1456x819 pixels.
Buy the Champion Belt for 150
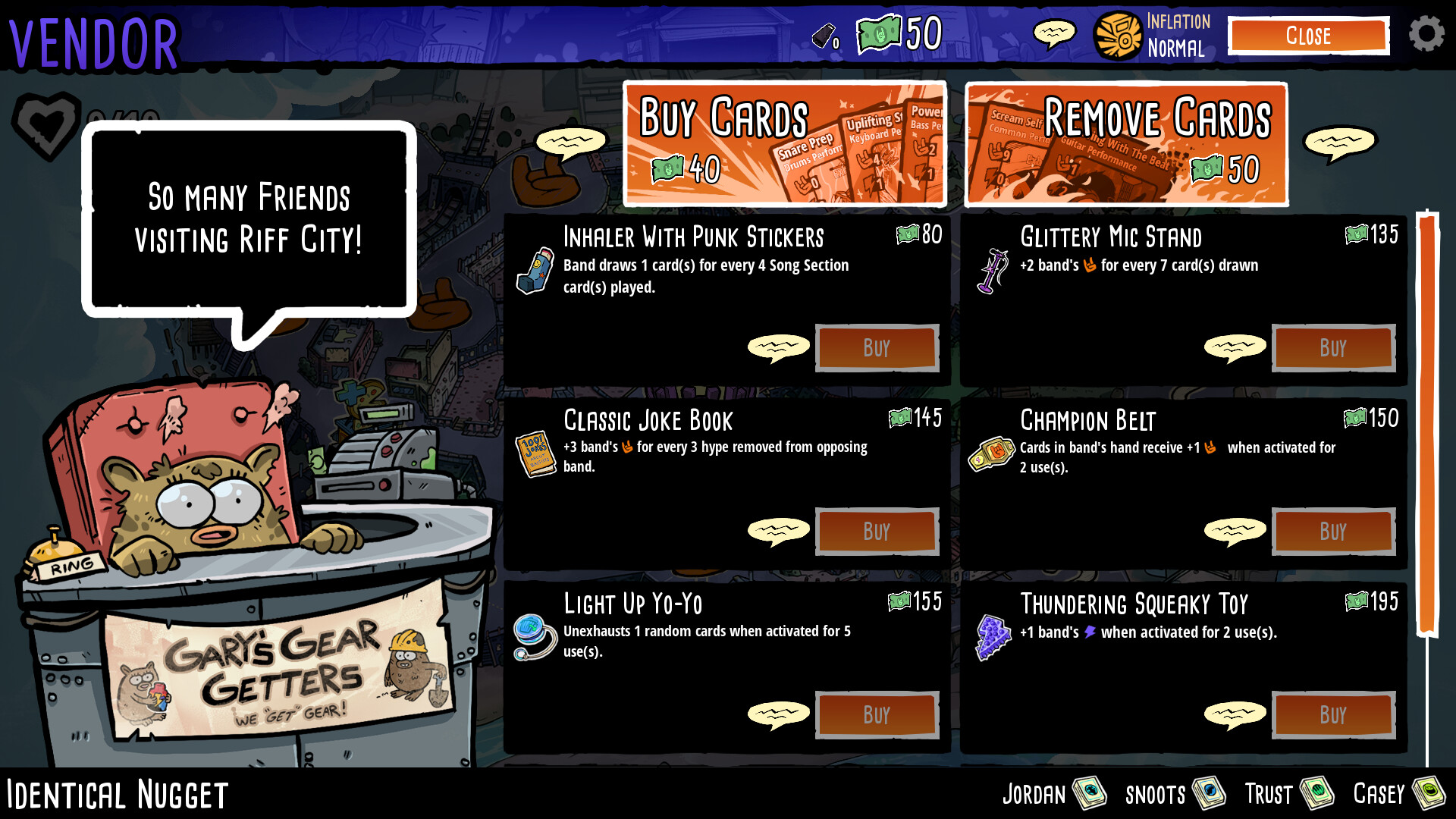[x=1333, y=532]
